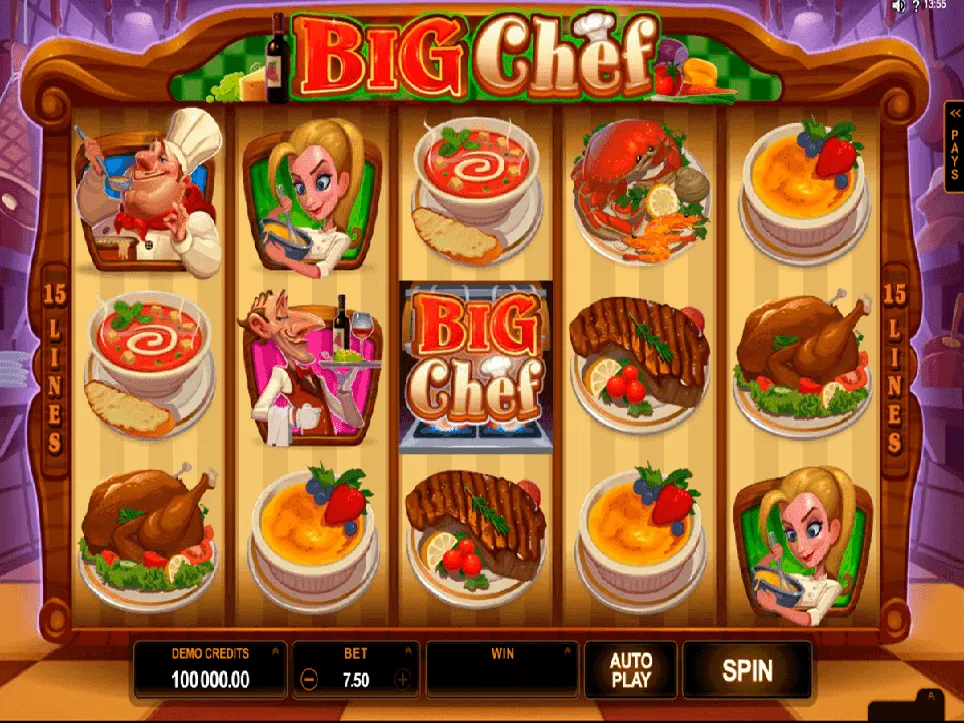The image size is (964, 723).
Task: Increase the bet with the plus button
Action: 403,680
